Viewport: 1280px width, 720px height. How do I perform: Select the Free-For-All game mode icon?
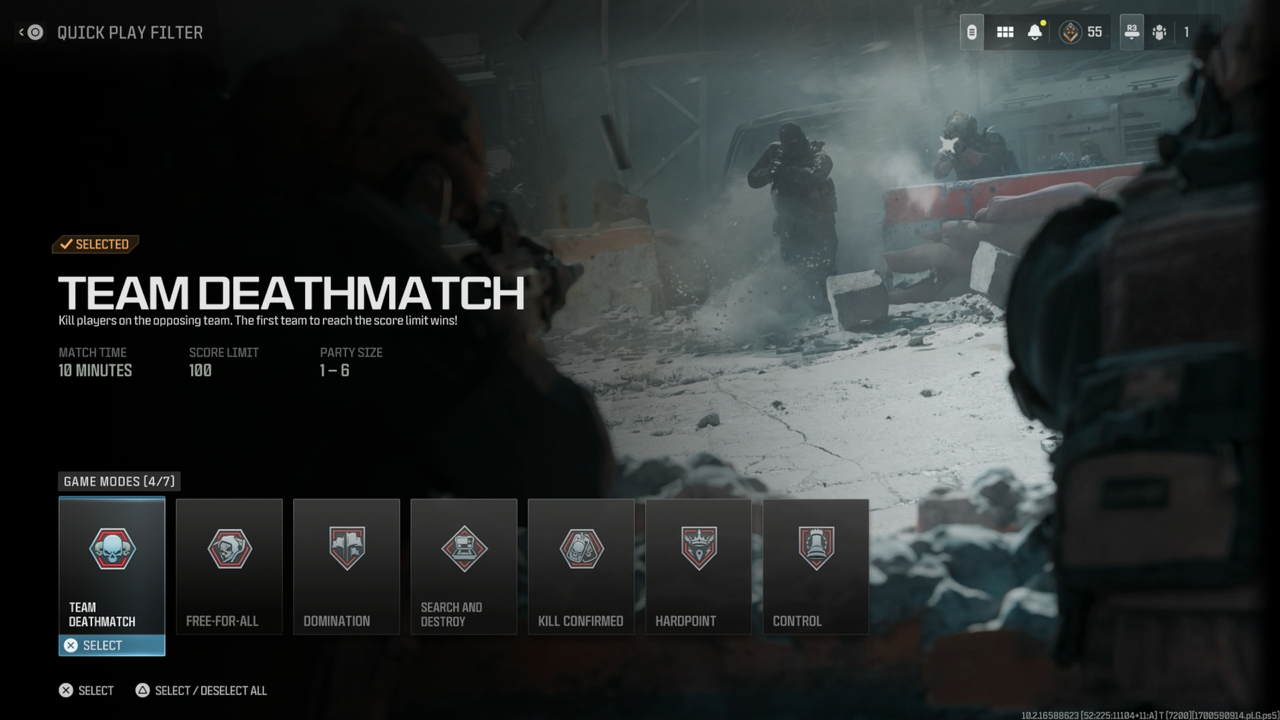[229, 548]
